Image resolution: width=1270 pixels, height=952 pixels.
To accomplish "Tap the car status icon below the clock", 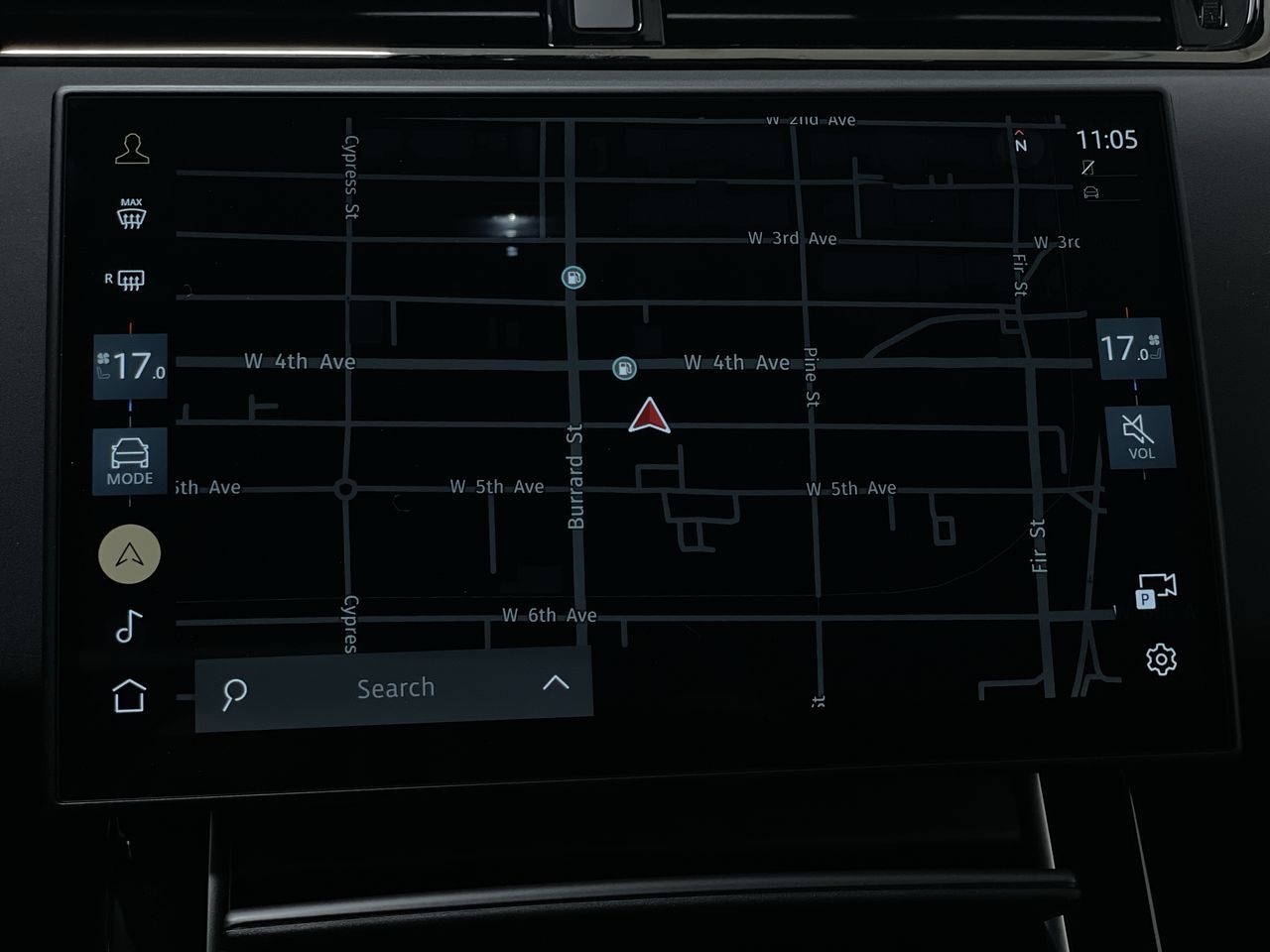I will 1092,194.
